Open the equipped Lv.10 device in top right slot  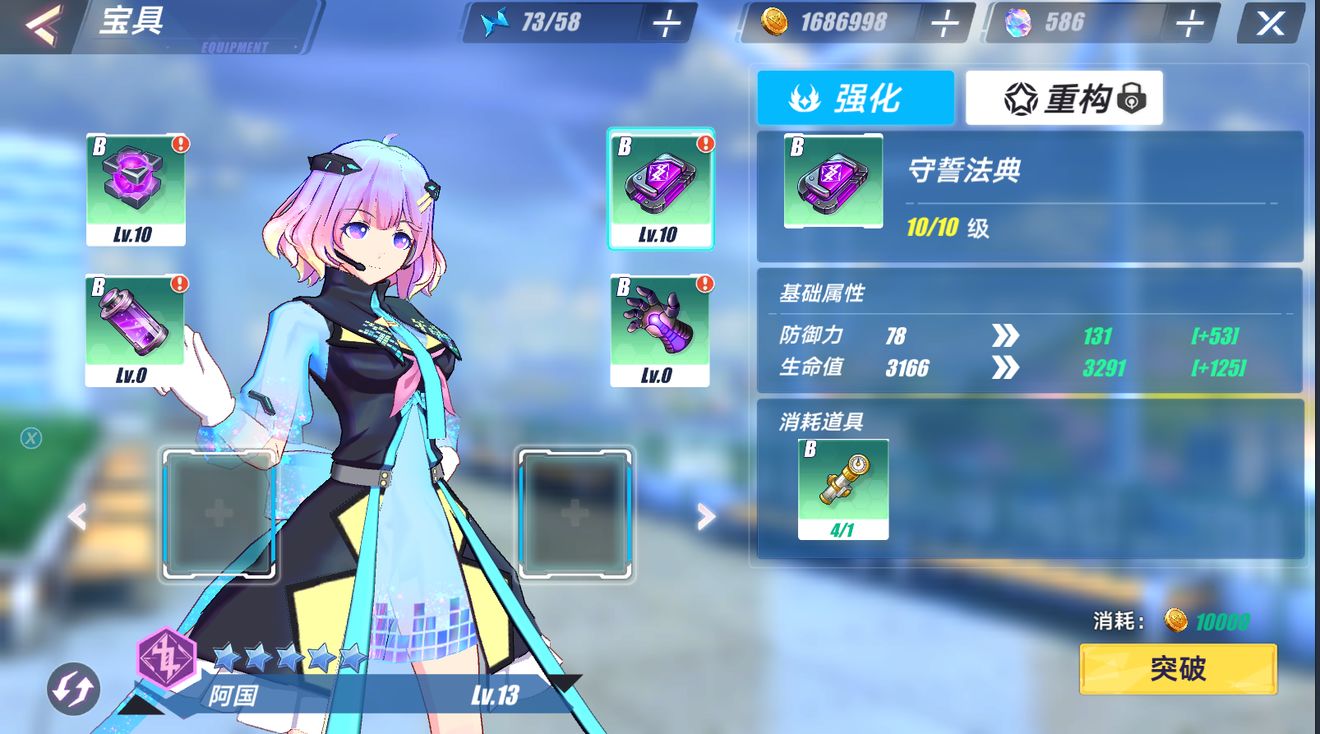660,190
